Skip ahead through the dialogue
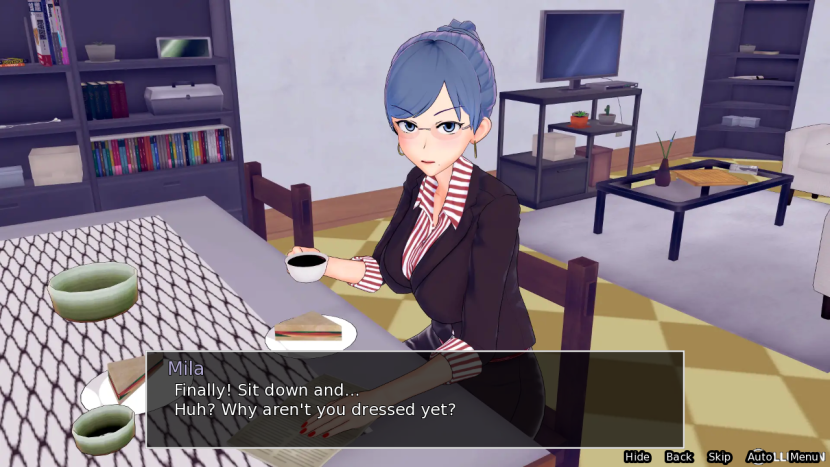Image resolution: width=830 pixels, height=467 pixels. (x=719, y=457)
